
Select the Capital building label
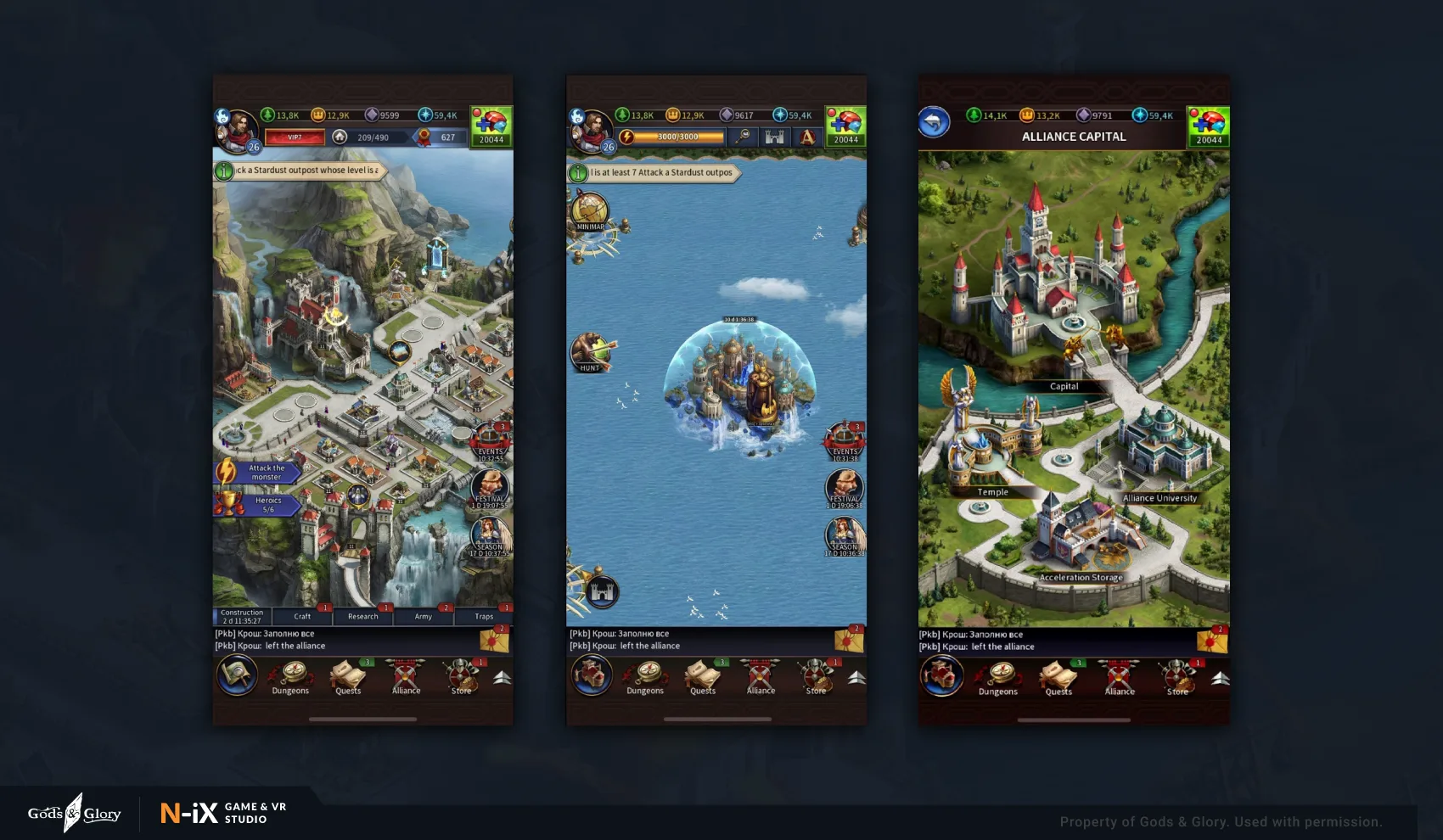coord(1064,386)
